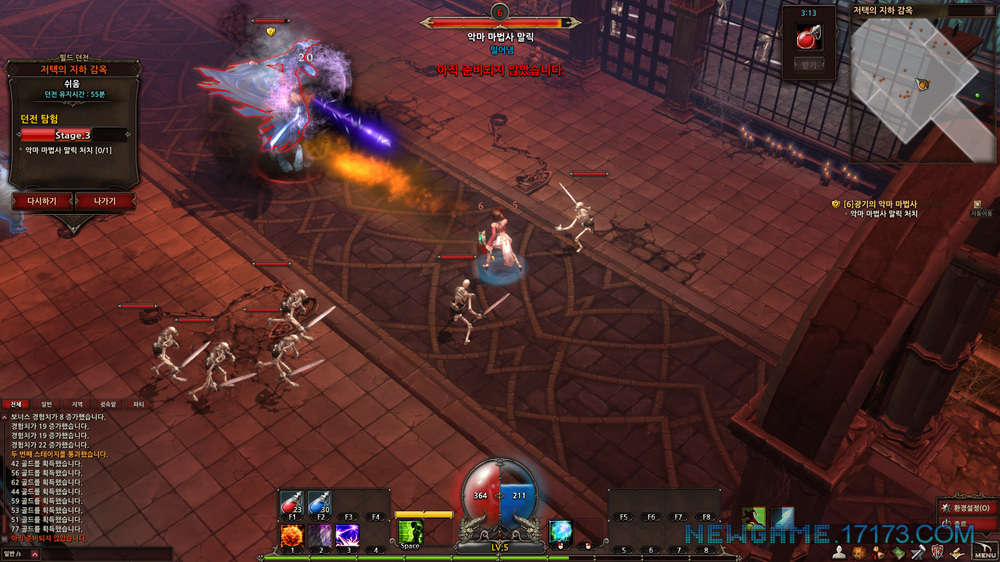Select the 파티 party chat tab
1000x562 pixels.
click(x=139, y=405)
